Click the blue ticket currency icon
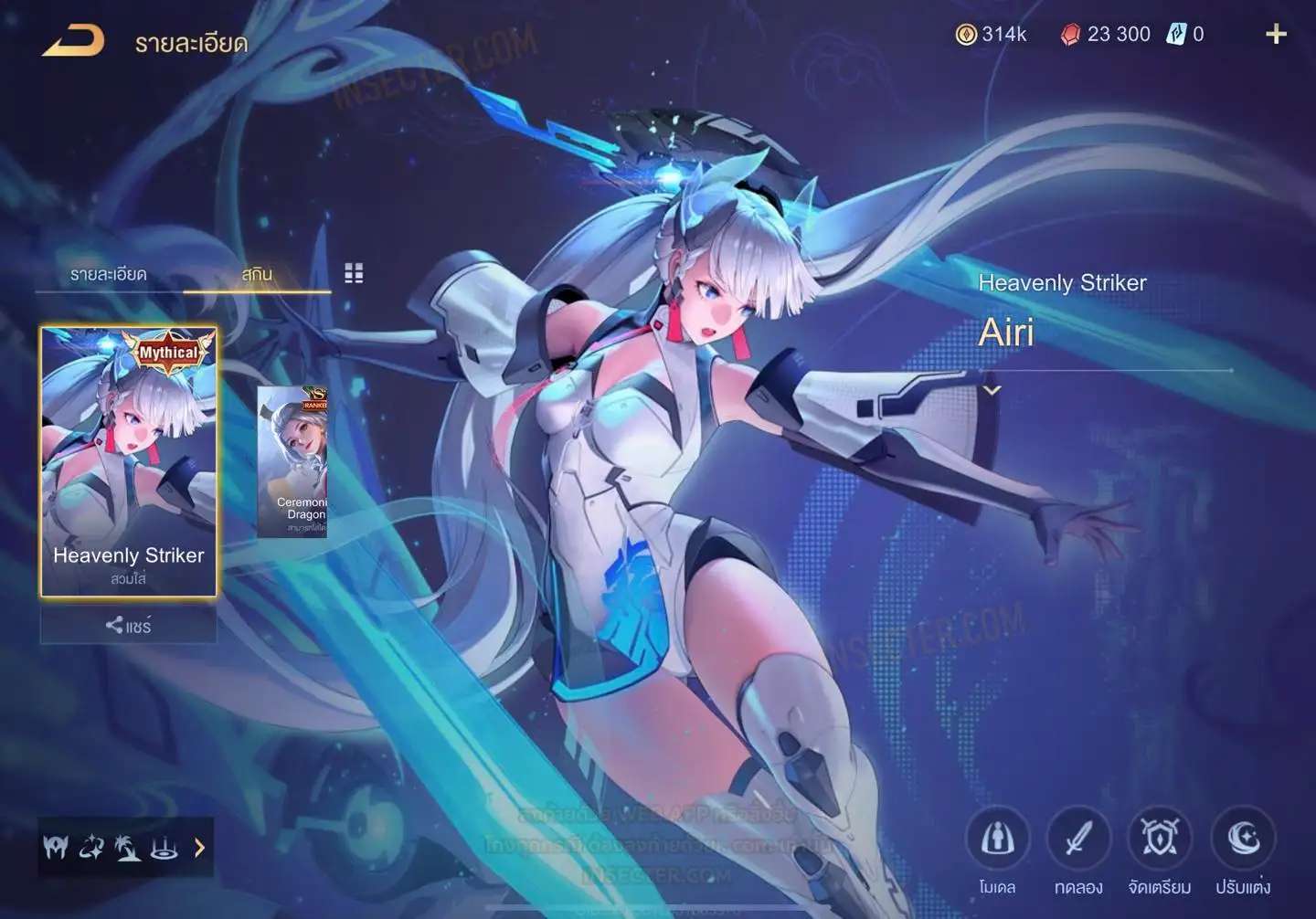1316x919 pixels. 1175,35
